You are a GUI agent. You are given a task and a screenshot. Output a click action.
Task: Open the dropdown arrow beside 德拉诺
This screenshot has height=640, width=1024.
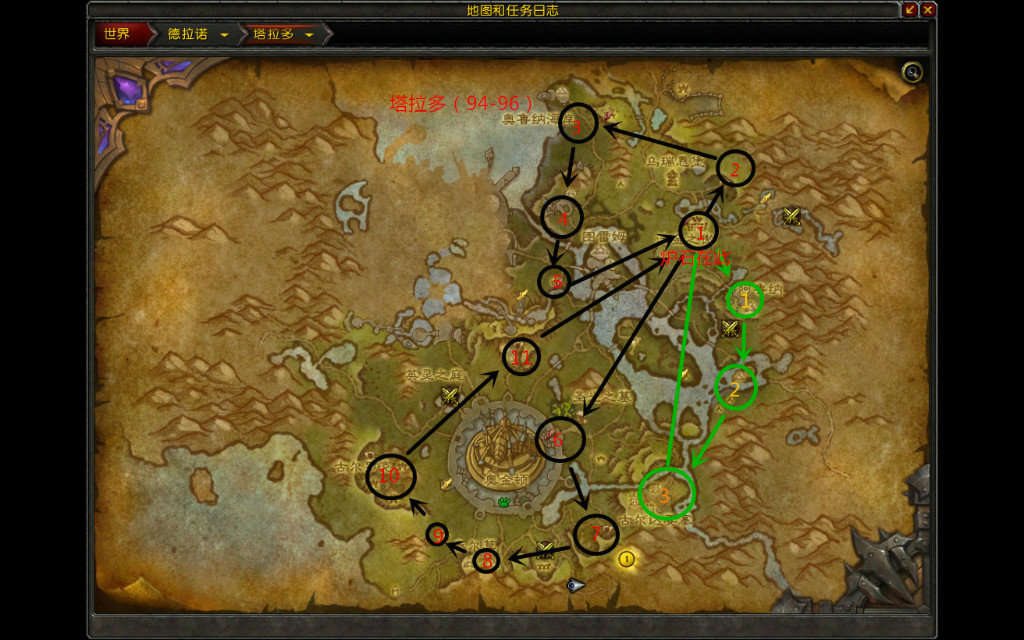coord(224,35)
